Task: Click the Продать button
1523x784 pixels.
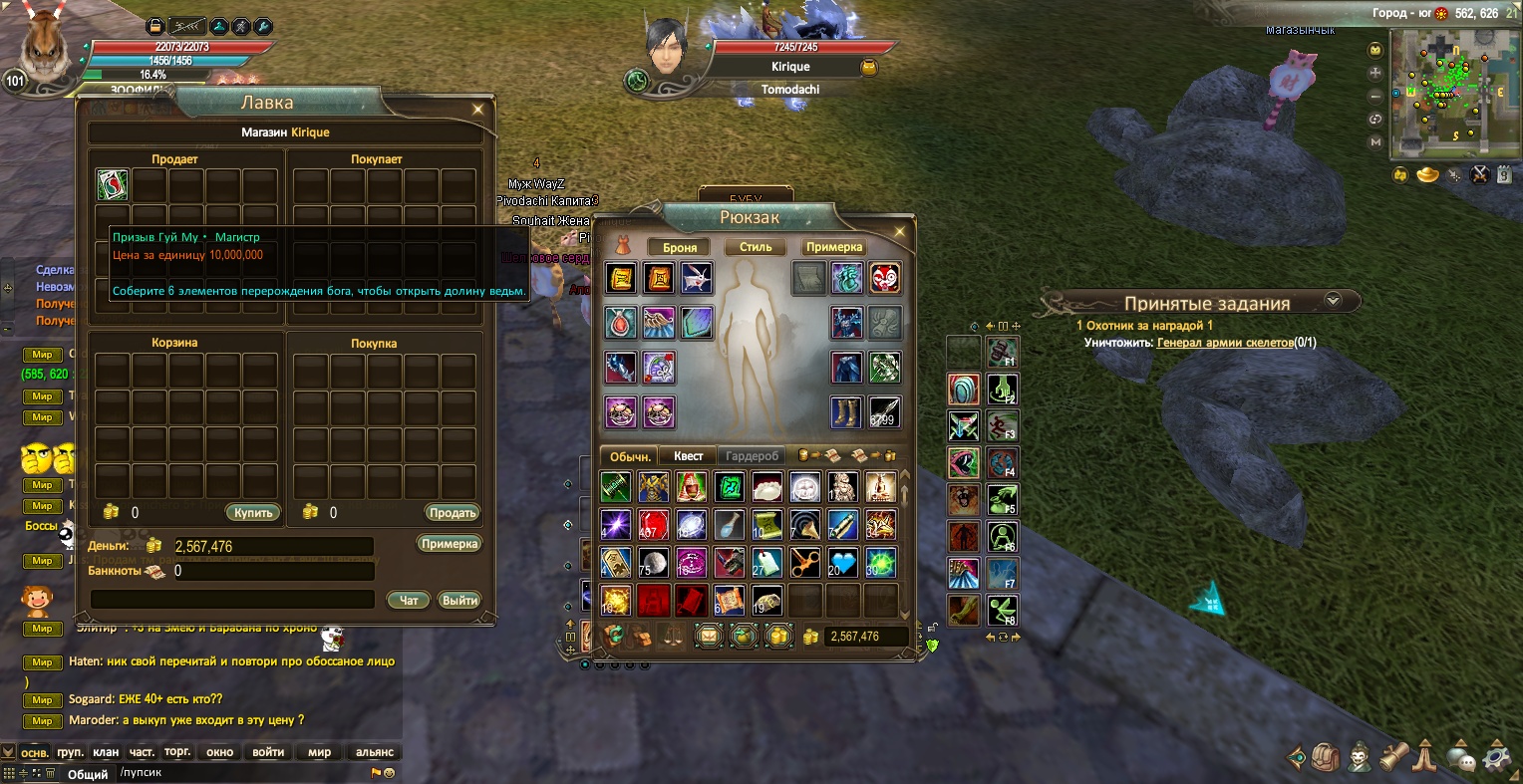Action: point(453,513)
